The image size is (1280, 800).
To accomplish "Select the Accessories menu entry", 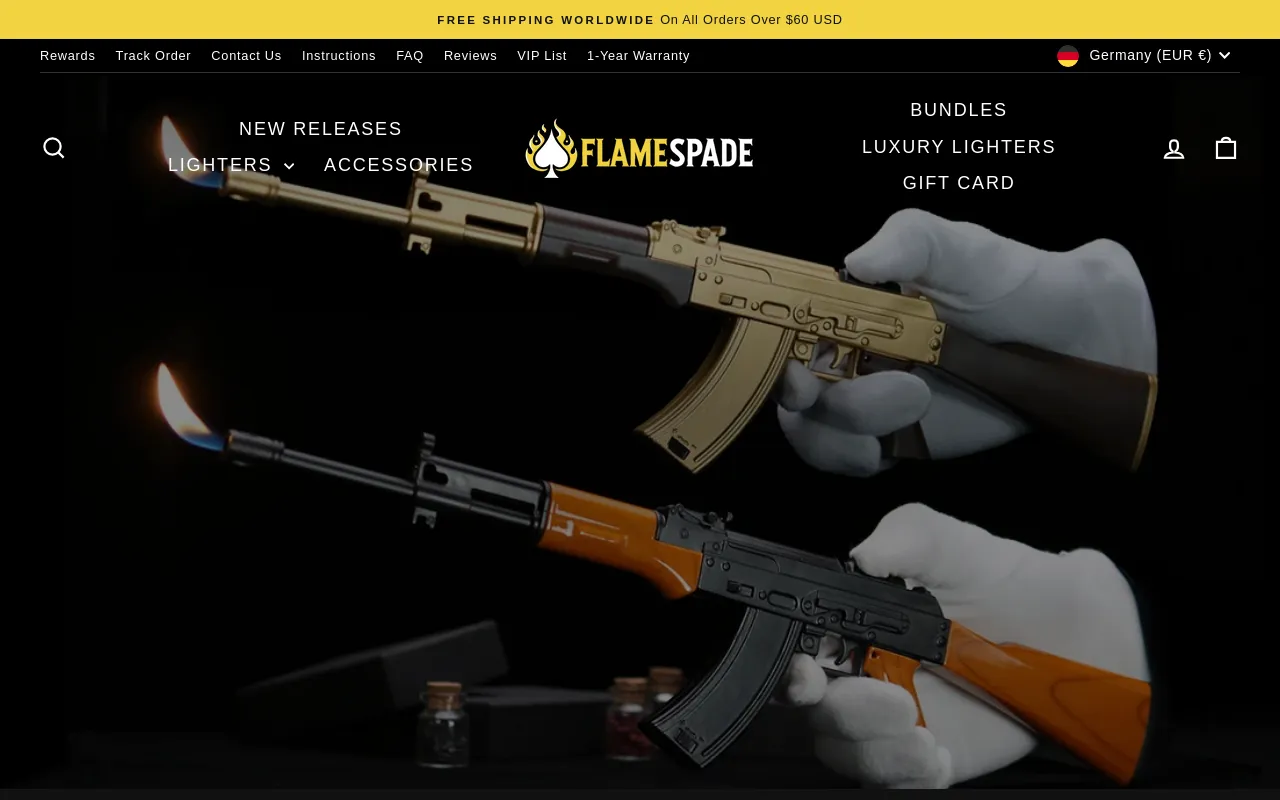I will (x=399, y=165).
